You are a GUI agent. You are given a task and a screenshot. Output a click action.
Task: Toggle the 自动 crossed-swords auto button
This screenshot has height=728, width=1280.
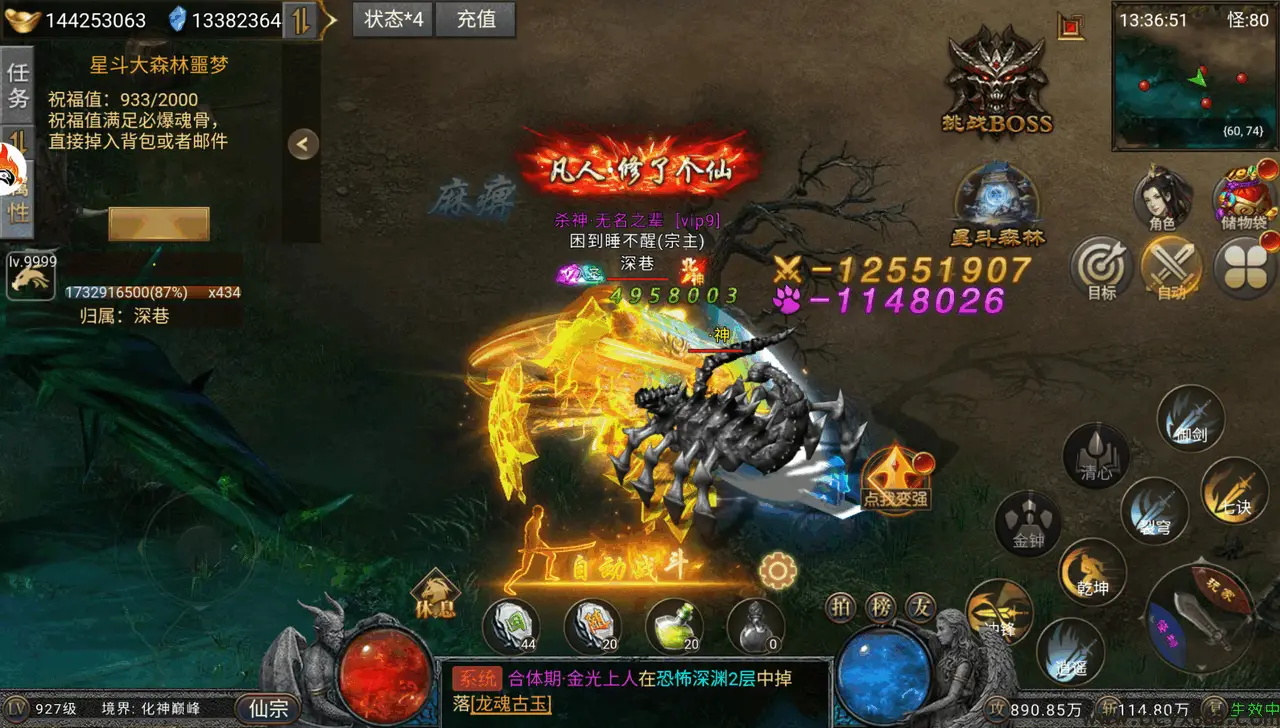coord(1171,268)
